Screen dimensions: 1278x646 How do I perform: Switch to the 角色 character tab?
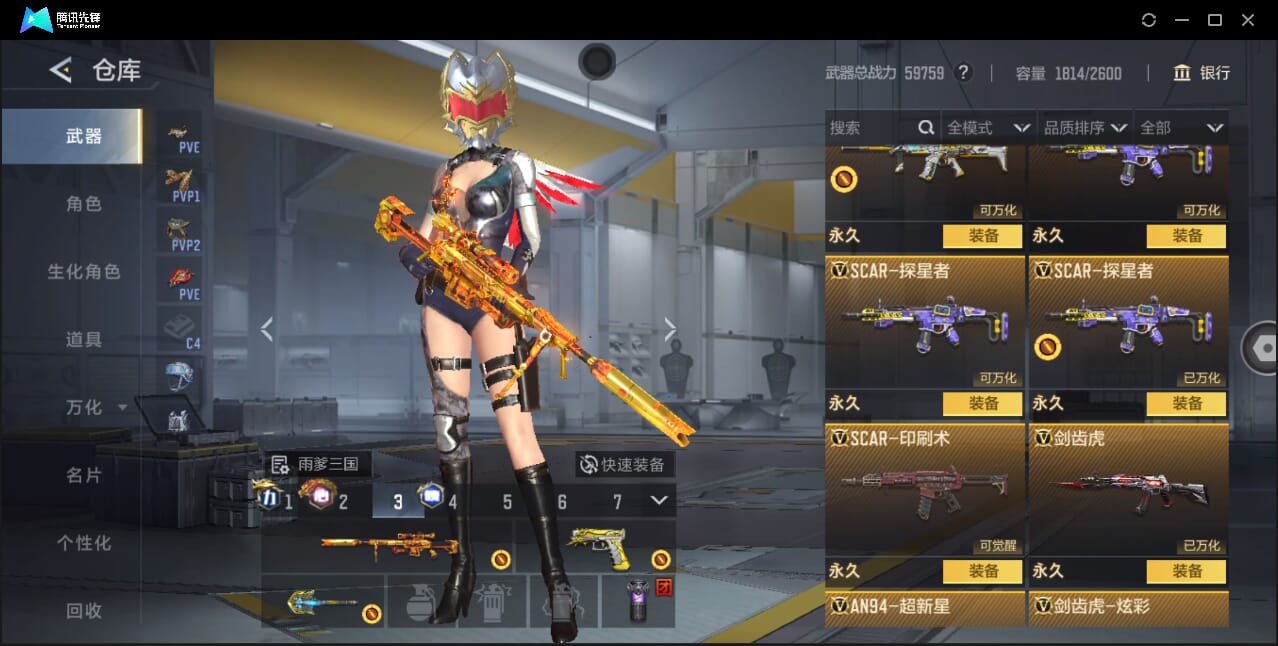coord(84,204)
